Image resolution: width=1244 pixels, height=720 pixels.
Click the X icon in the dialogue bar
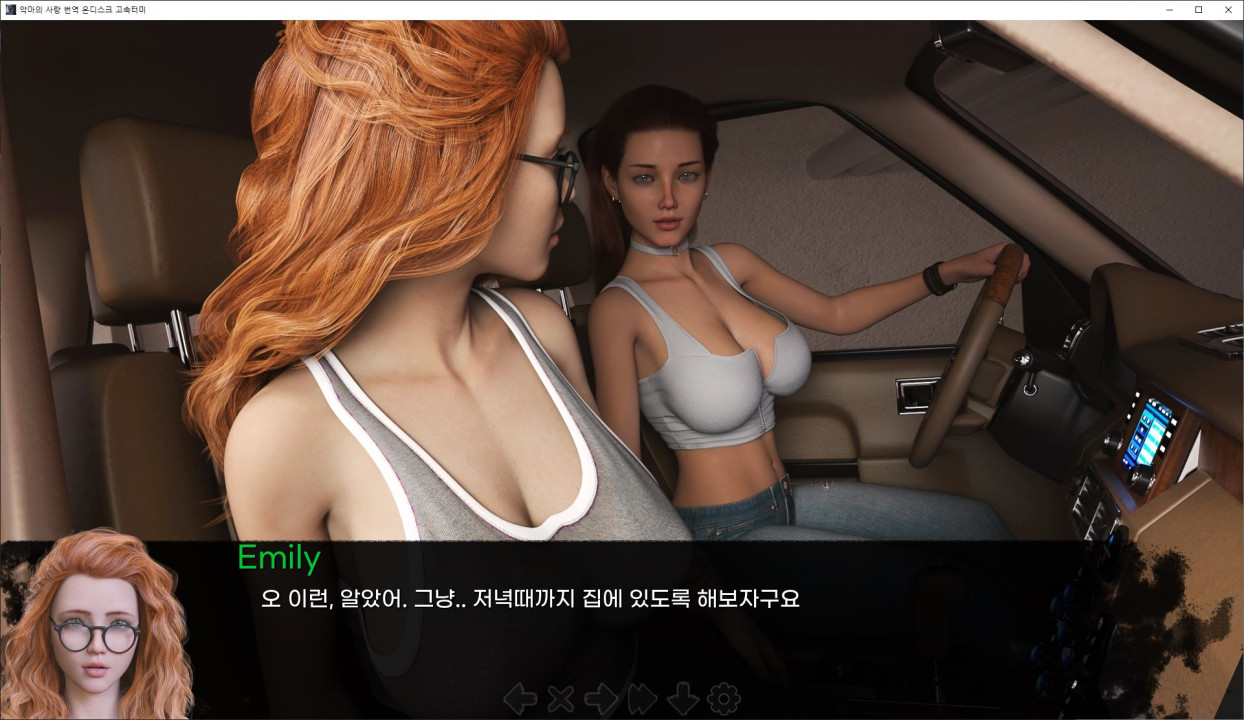tap(560, 699)
